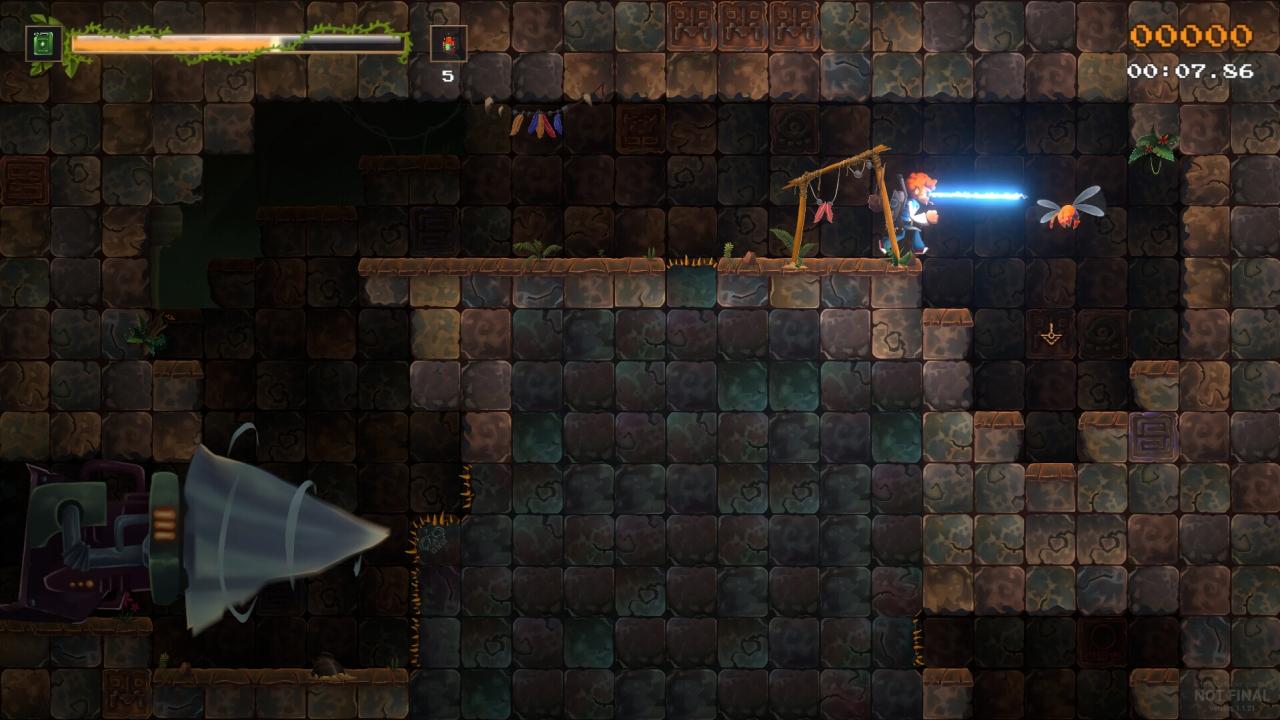Click the score counter showing 00000
1280x720 pixels.
(1191, 34)
